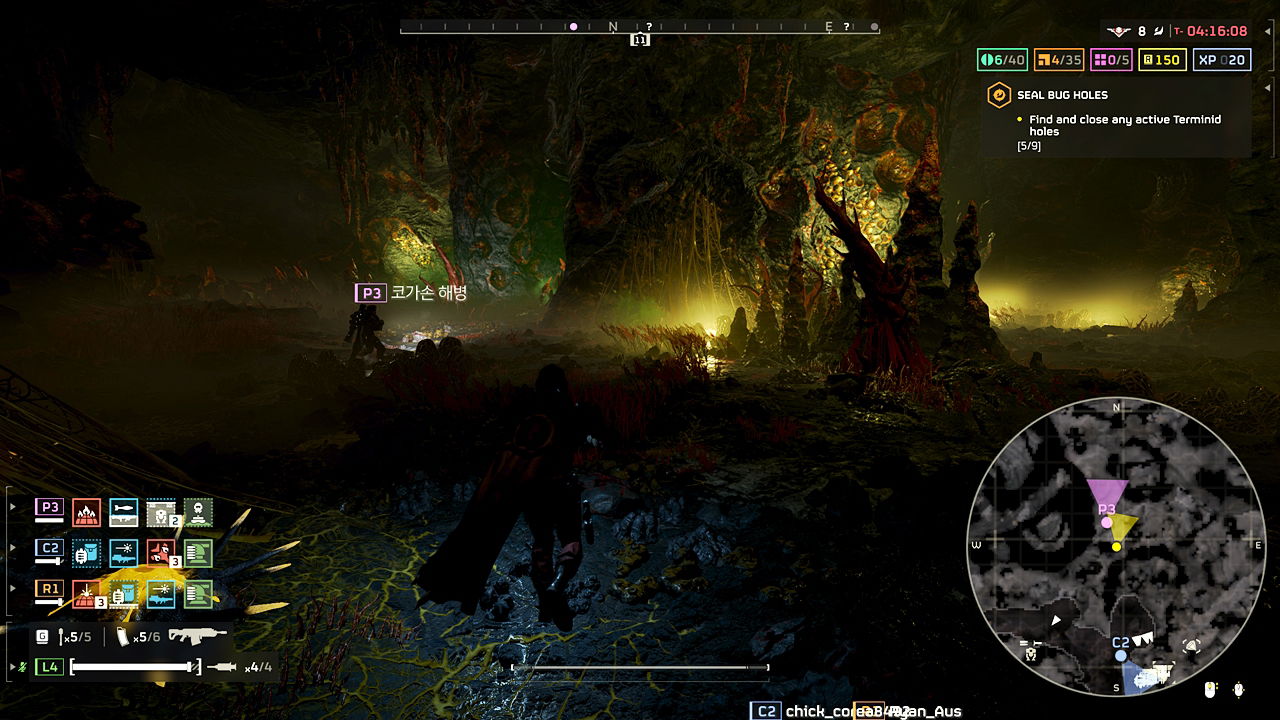Expand C2's squad member loadout row

12,547
